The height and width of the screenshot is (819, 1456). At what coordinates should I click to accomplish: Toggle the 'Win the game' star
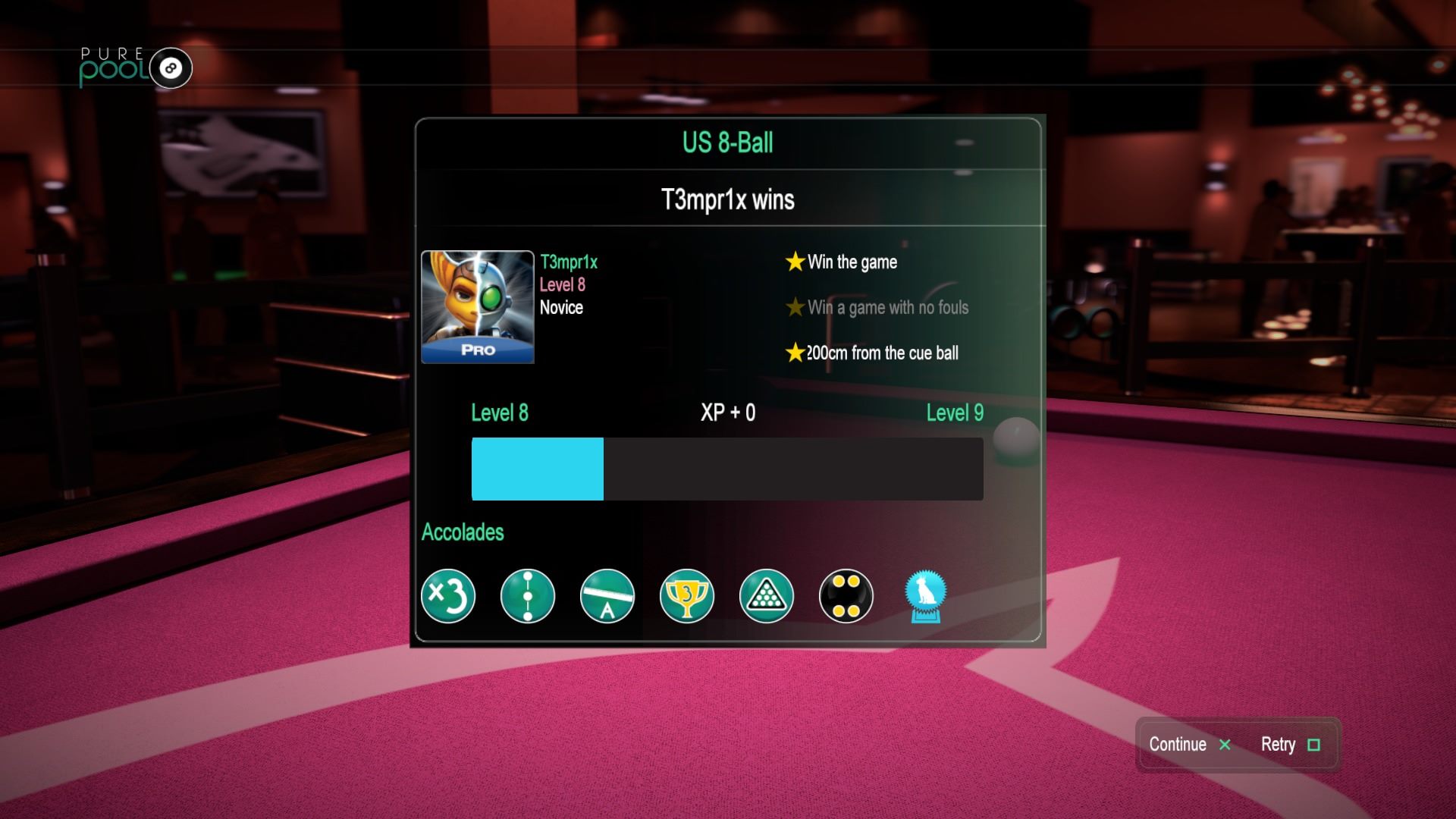pos(793,262)
